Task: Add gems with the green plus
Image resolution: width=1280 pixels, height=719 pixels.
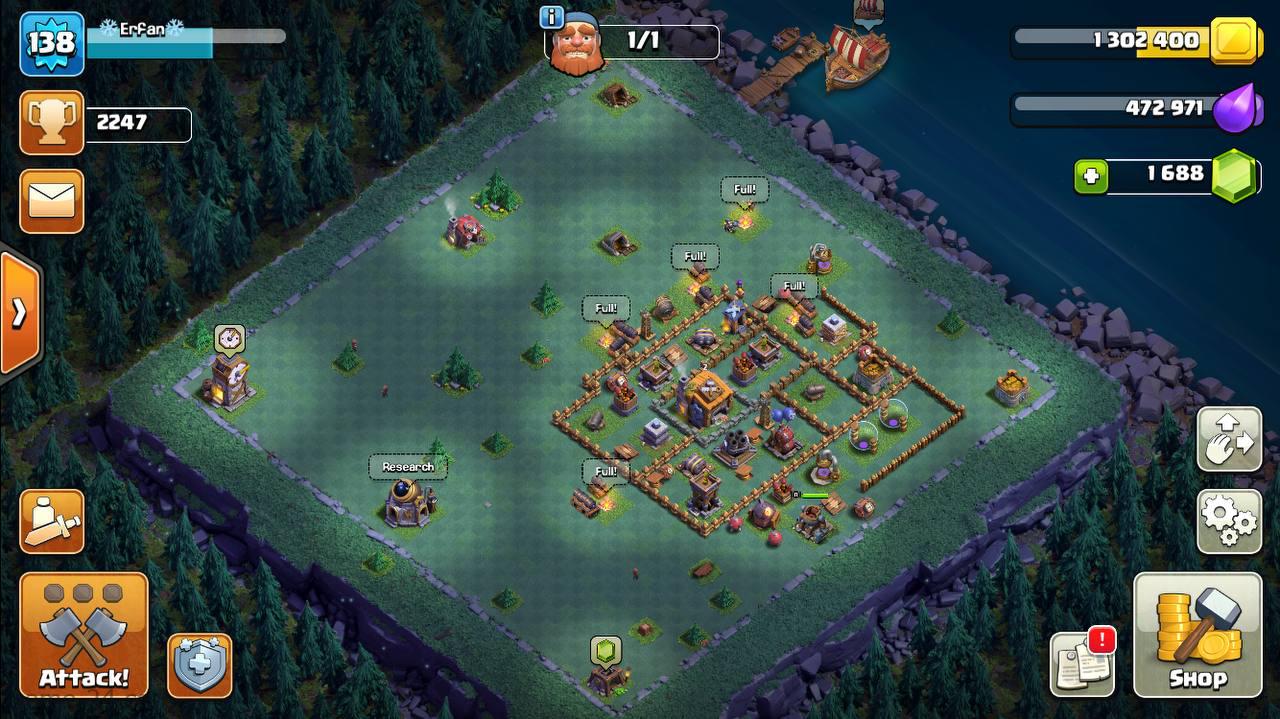Action: (1091, 177)
